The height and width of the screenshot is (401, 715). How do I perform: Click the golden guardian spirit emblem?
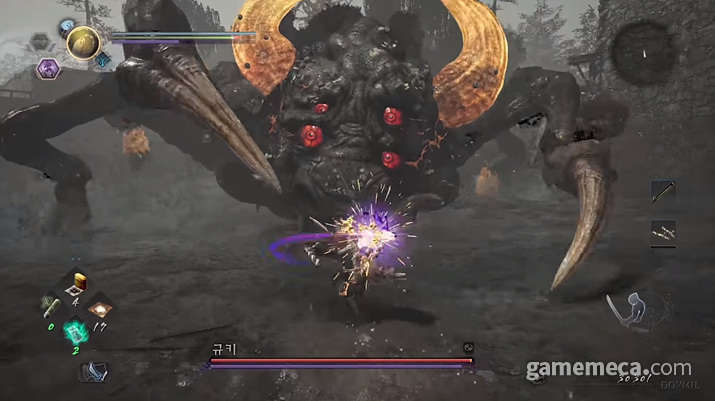pos(82,42)
